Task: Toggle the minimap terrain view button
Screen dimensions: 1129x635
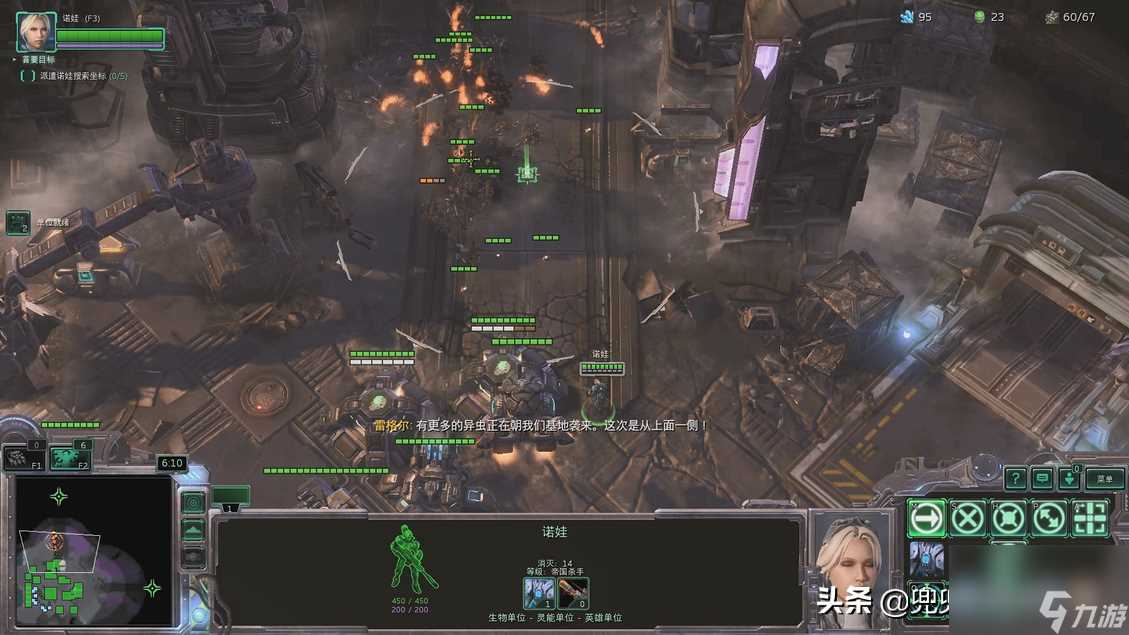Action: click(193, 530)
